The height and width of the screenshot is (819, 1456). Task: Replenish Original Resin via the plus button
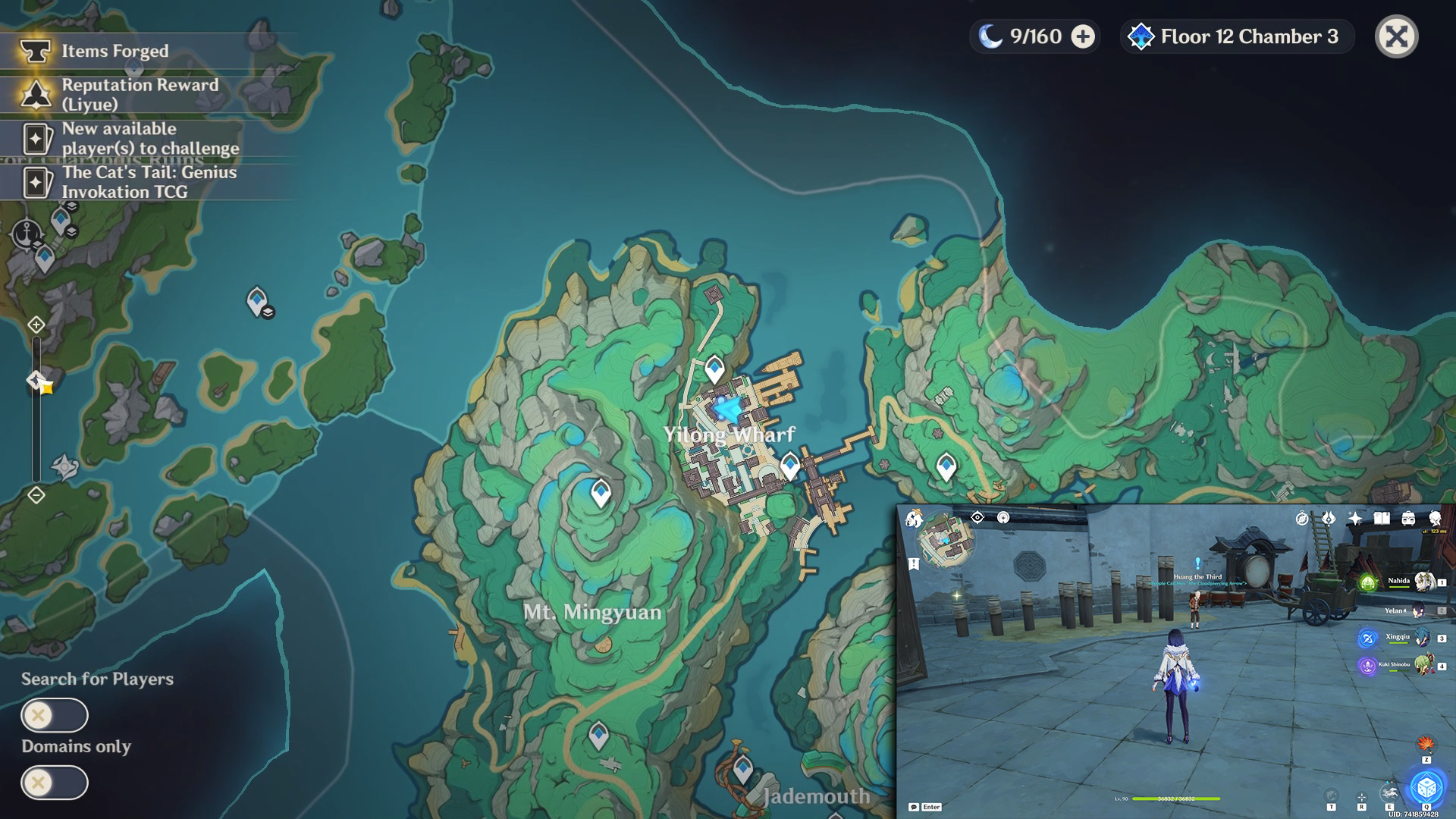pos(1082,36)
